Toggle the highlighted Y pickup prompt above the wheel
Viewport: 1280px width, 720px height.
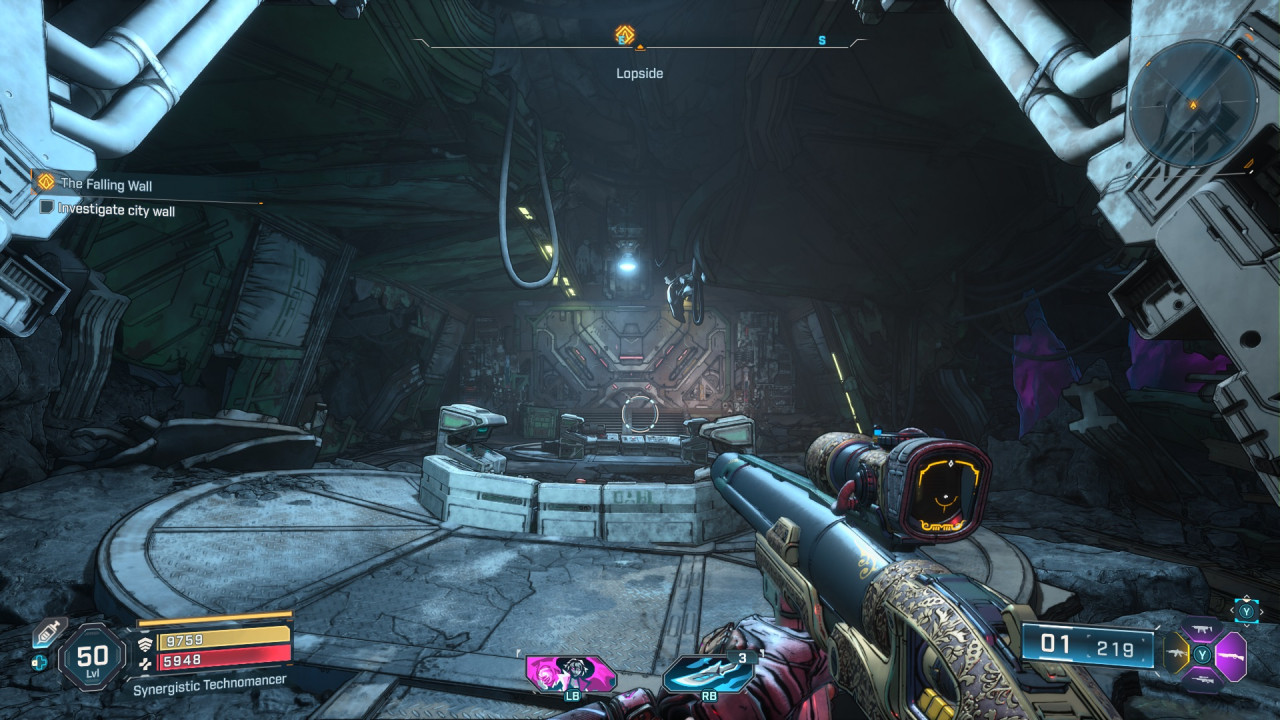tap(1245, 611)
